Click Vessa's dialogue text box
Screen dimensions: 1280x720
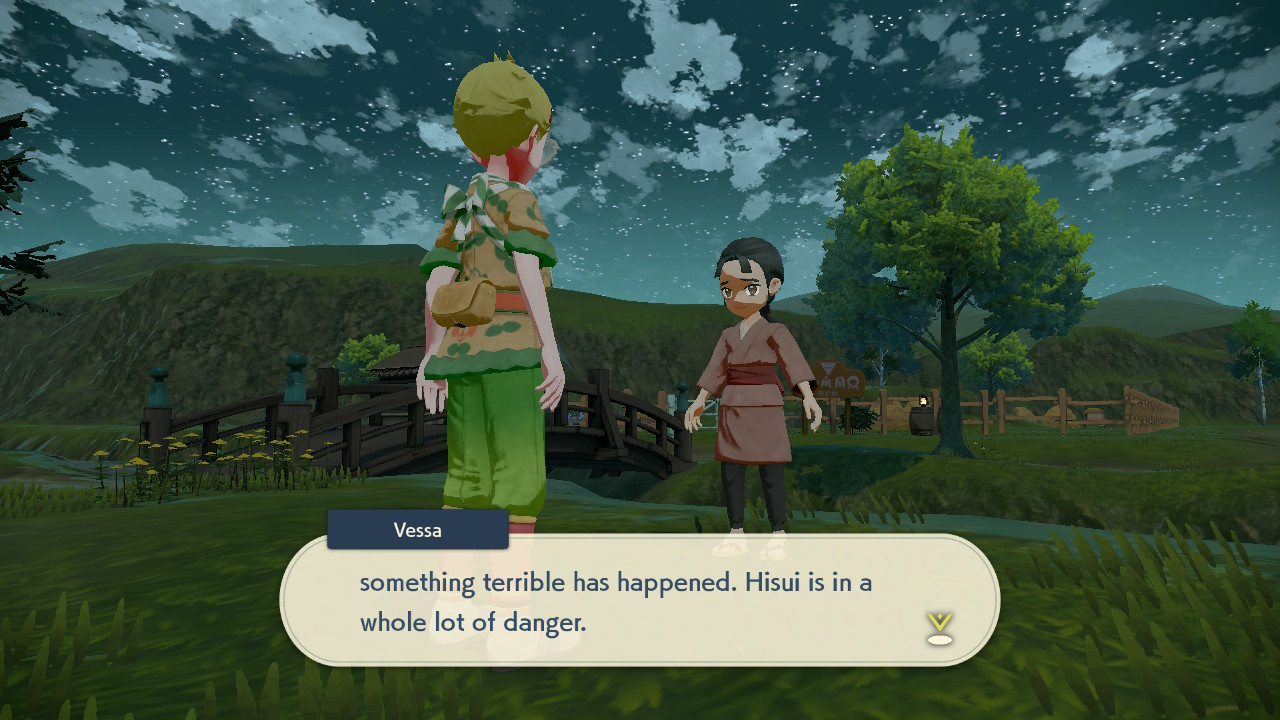[640, 601]
